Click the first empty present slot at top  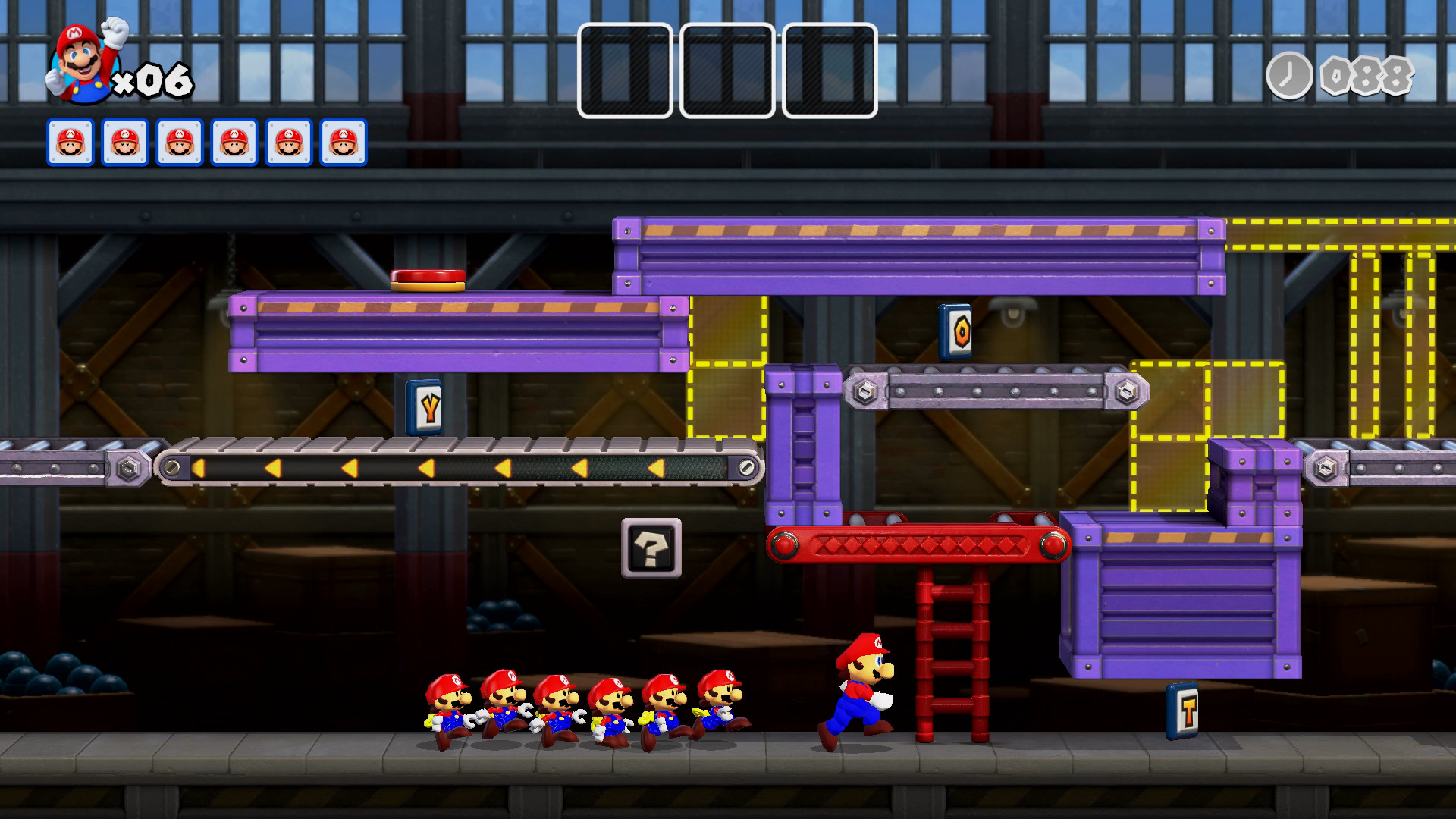click(x=624, y=70)
